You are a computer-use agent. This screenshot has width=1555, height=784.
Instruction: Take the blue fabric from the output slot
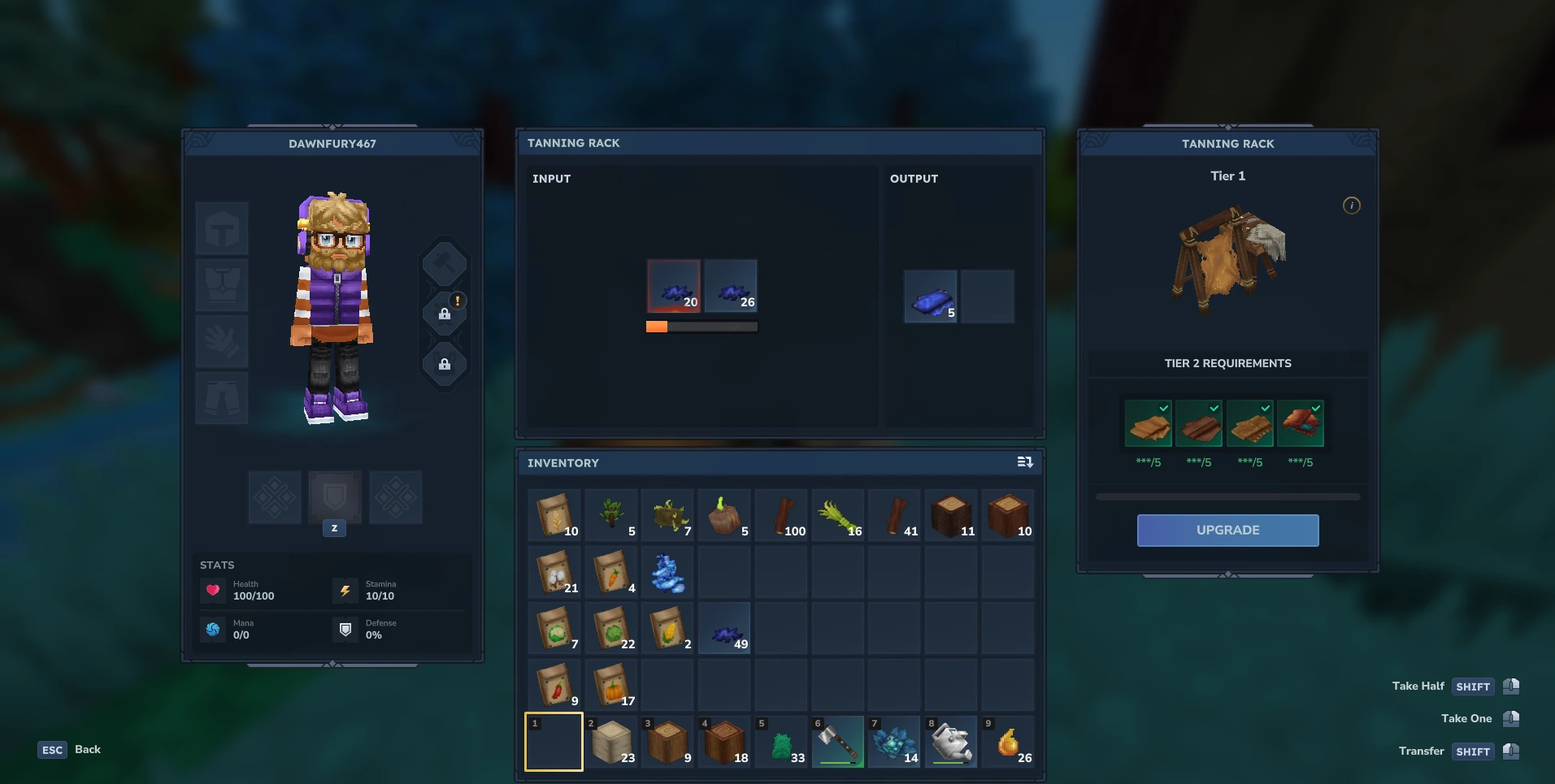click(x=930, y=297)
